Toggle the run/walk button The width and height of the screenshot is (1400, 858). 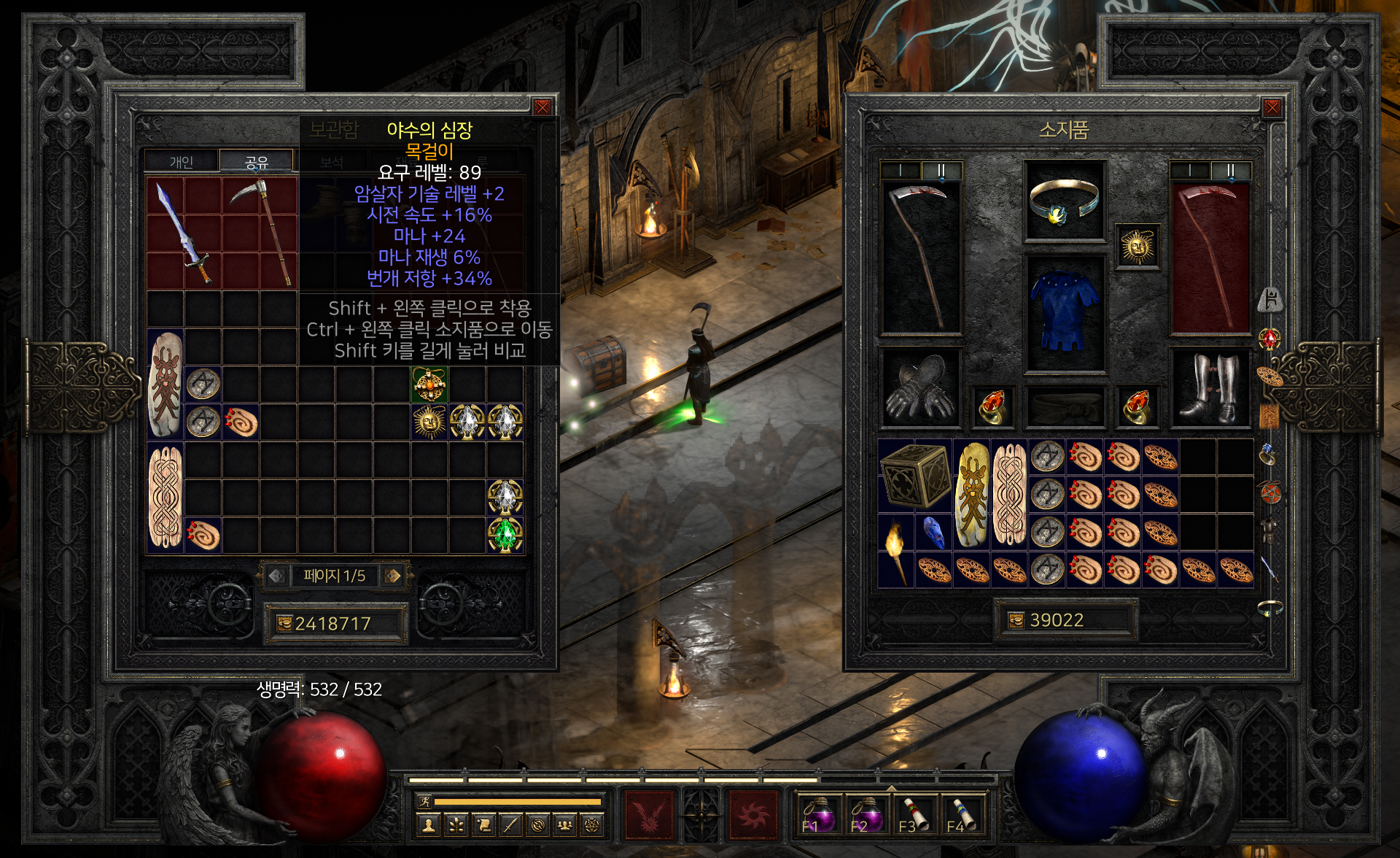click(424, 802)
